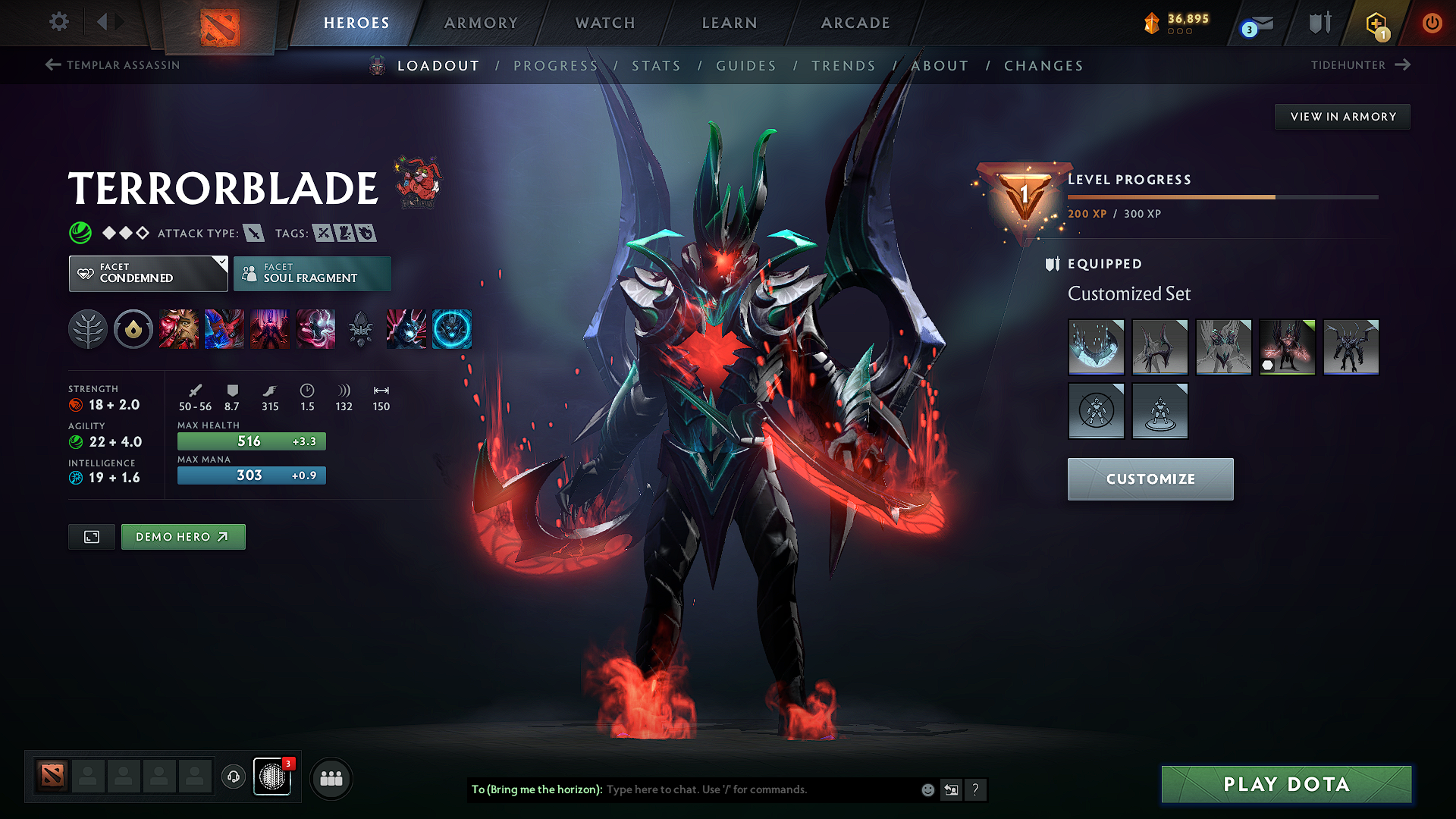The height and width of the screenshot is (819, 1456).
Task: Select the Reflection ability icon
Action: 179,329
